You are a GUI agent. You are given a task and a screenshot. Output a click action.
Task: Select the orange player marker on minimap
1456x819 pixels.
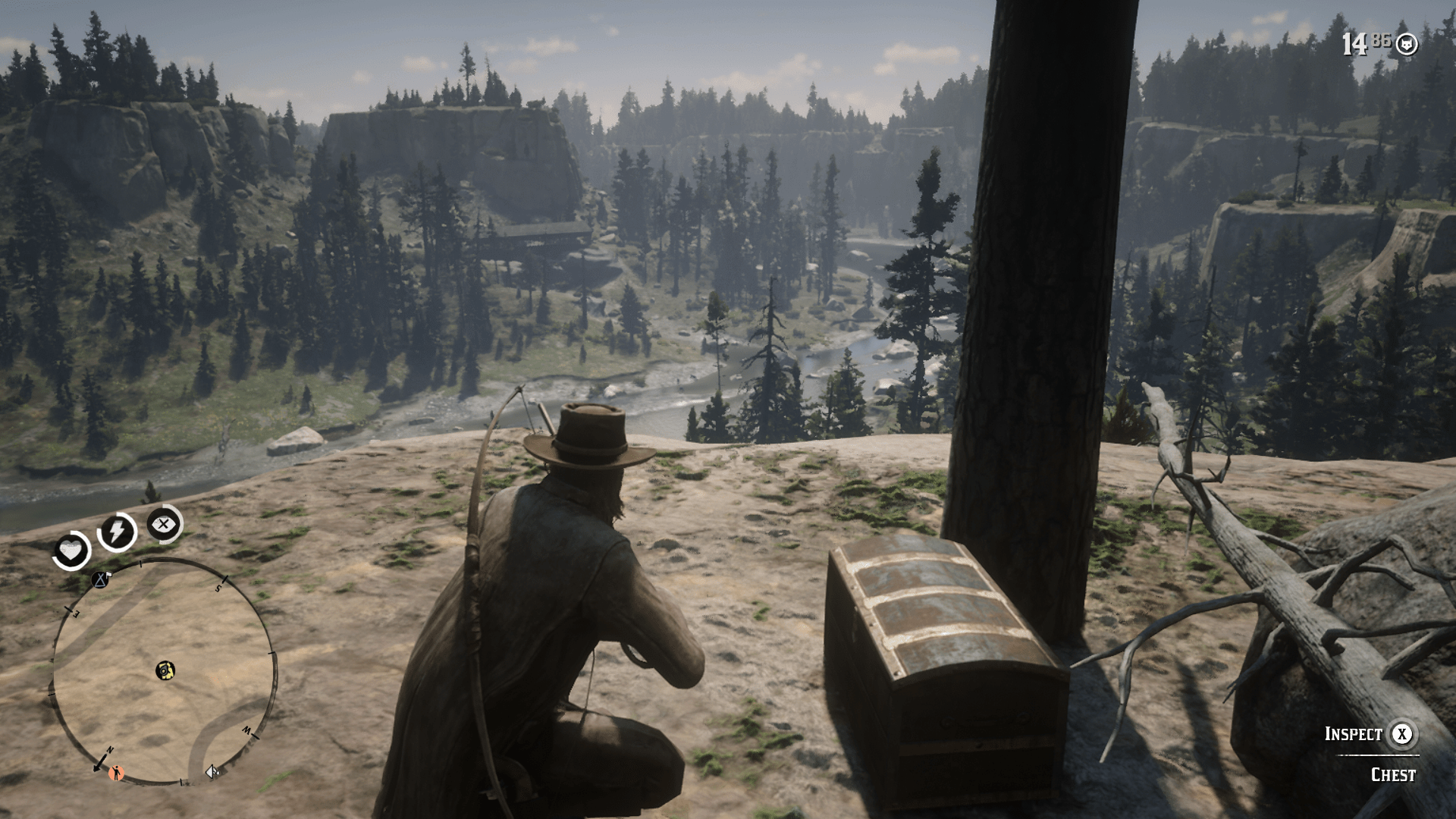[116, 773]
